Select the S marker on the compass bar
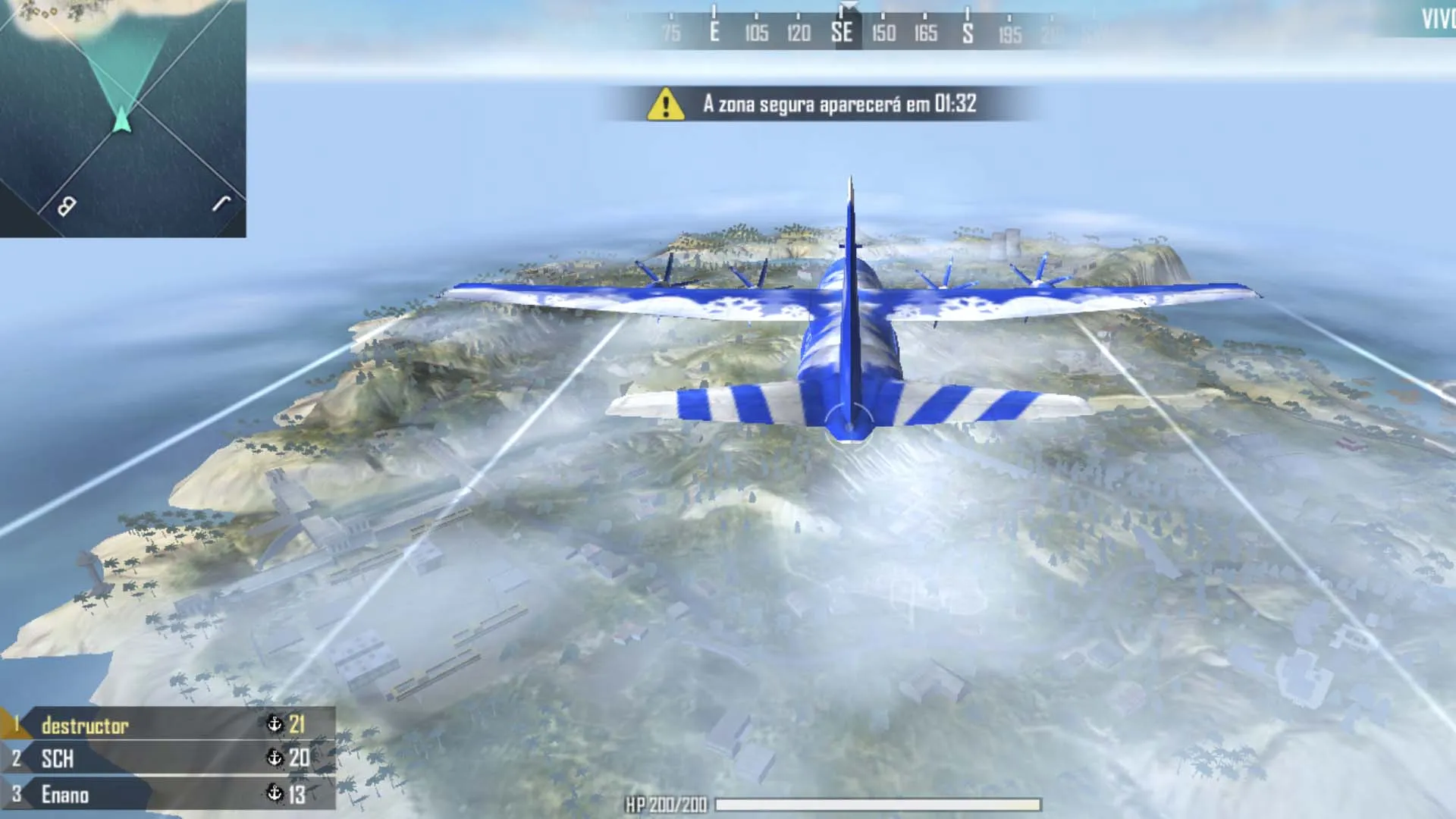1456x819 pixels. click(x=967, y=34)
